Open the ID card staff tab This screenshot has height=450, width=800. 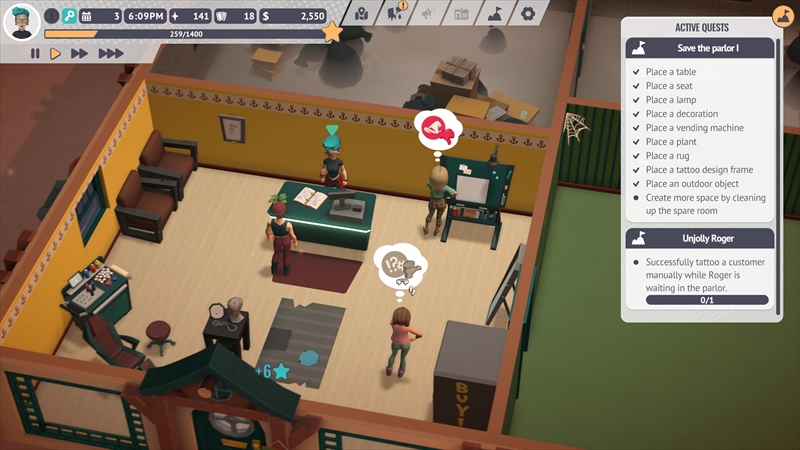coord(461,13)
